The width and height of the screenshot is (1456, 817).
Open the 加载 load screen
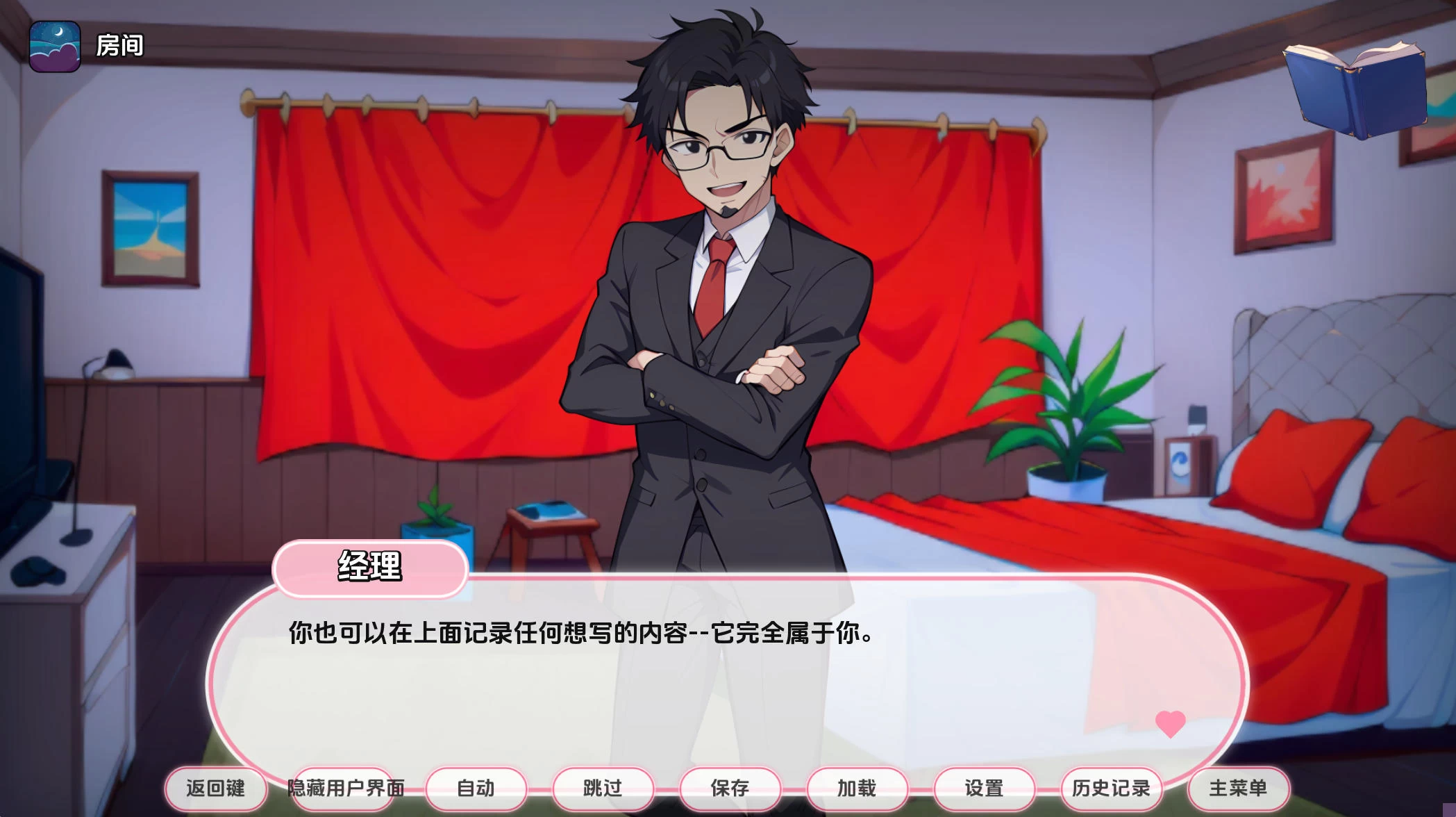coord(857,789)
